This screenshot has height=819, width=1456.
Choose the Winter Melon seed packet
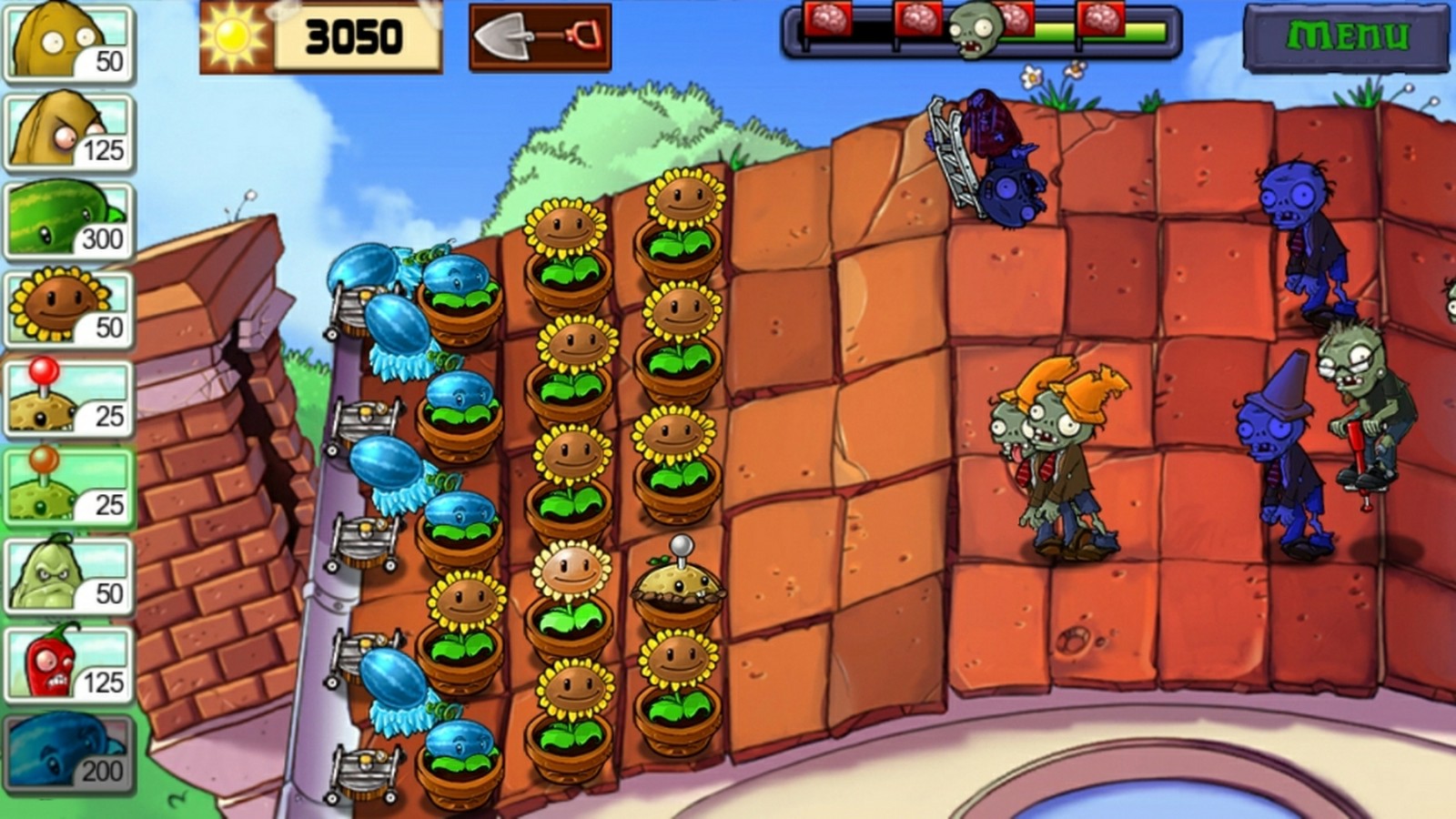(69, 753)
